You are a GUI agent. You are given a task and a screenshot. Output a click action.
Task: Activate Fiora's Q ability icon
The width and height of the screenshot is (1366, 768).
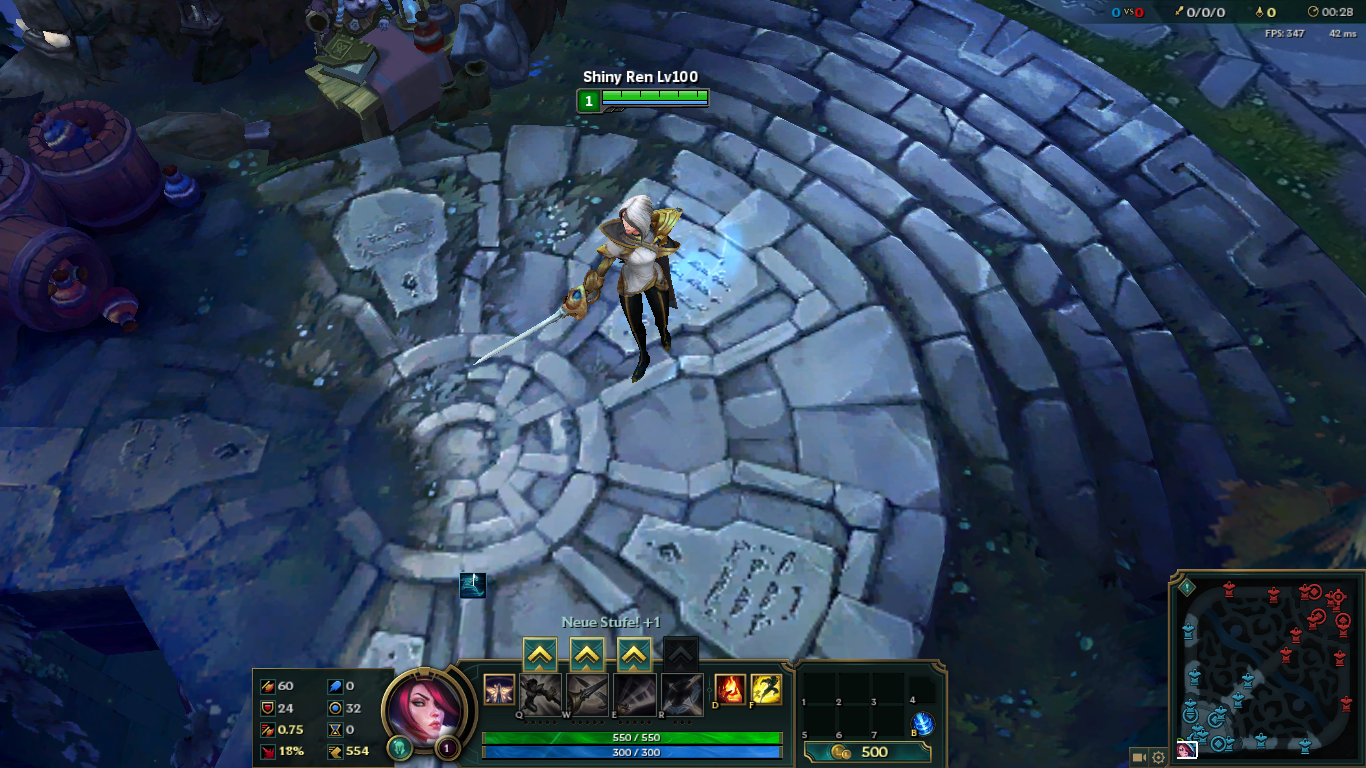(x=540, y=694)
